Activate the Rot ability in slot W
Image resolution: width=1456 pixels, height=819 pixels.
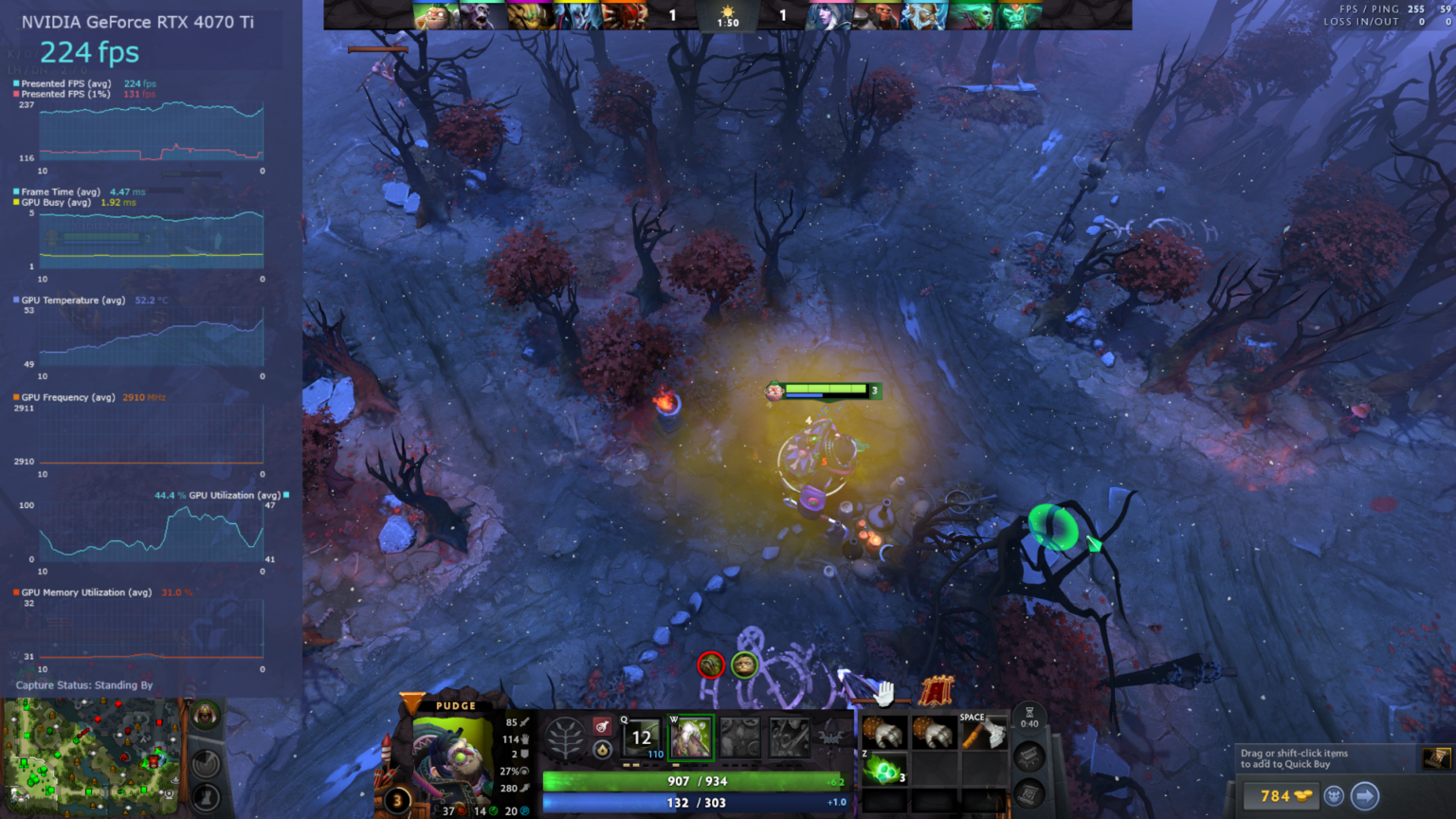pyautogui.click(x=693, y=737)
